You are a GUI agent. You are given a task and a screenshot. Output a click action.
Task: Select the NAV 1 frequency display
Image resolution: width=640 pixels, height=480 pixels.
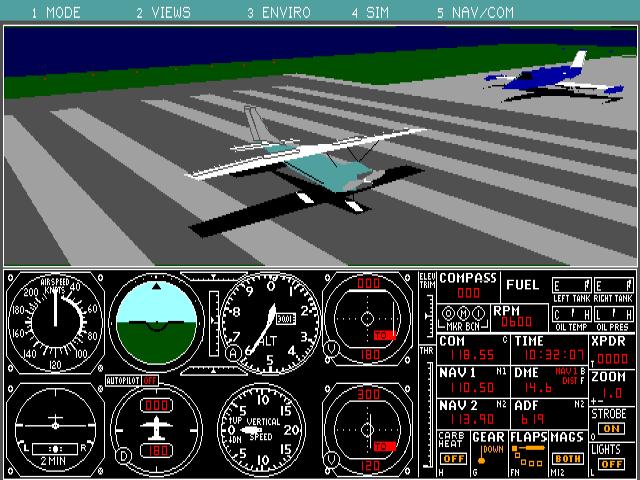point(470,387)
